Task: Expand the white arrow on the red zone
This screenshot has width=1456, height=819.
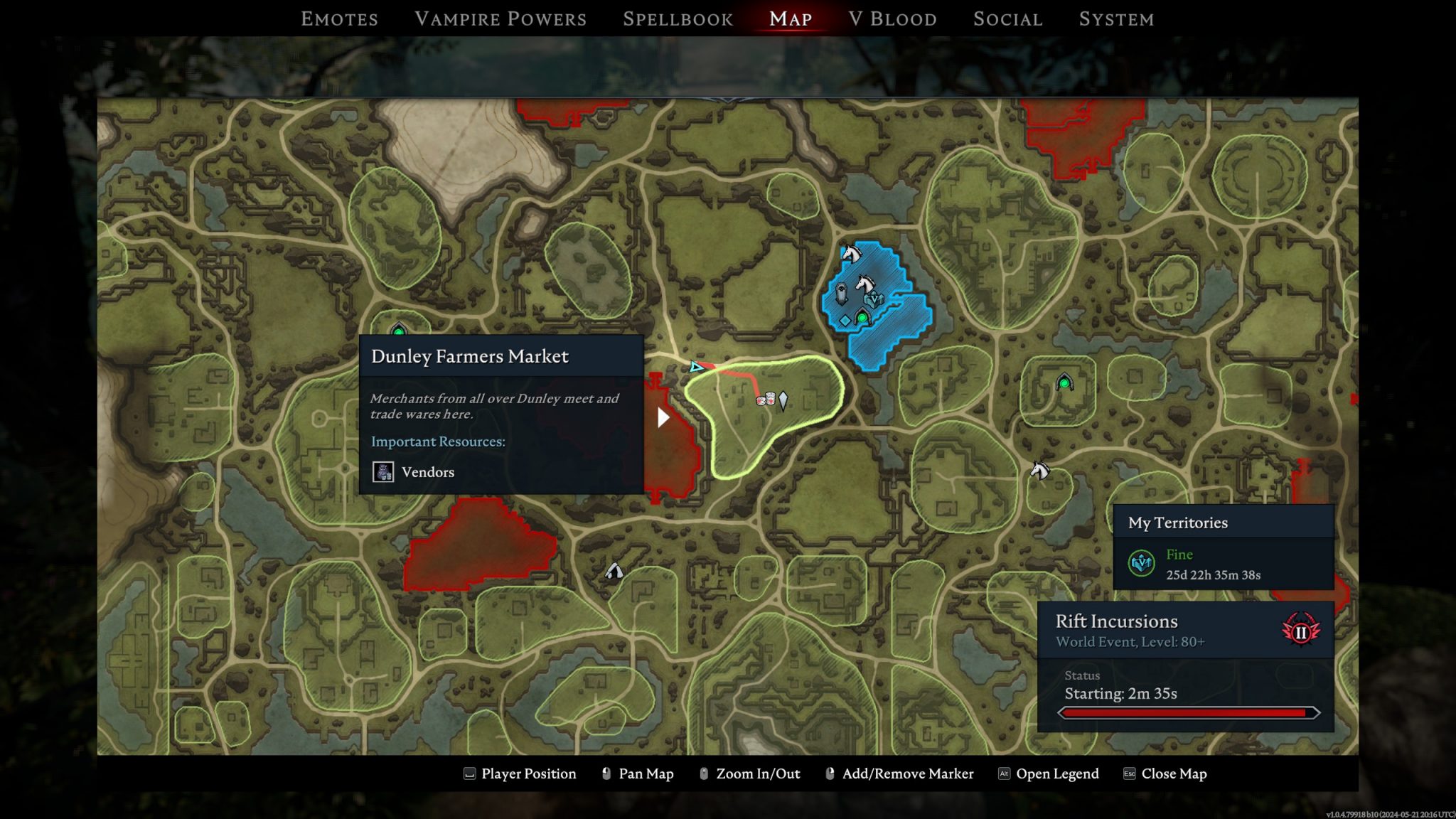Action: 664,419
